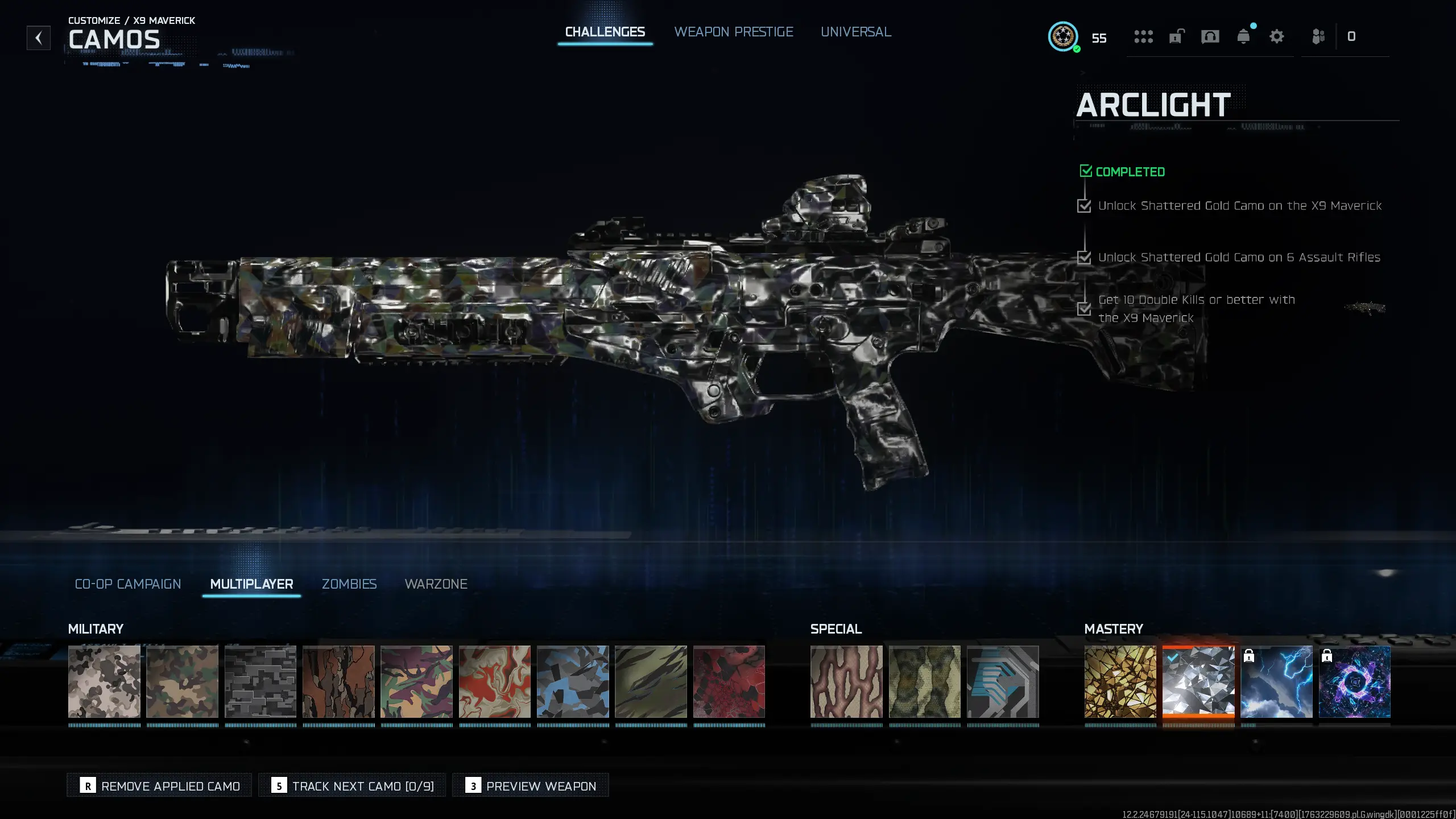Click TRACK NEXT CAMO
The width and height of the screenshot is (1456, 819).
pos(352,785)
